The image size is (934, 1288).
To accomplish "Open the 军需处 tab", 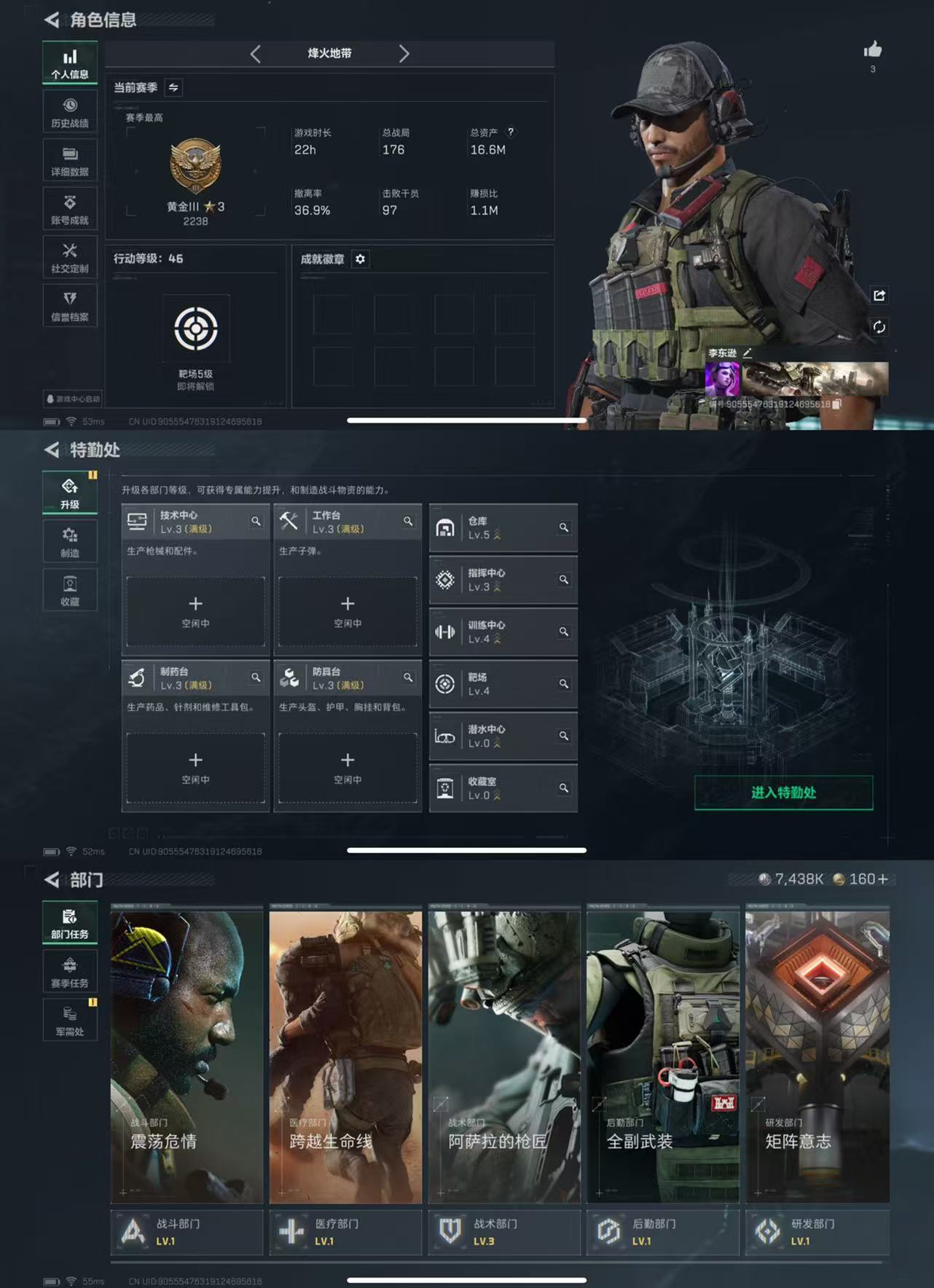I will point(70,1020).
